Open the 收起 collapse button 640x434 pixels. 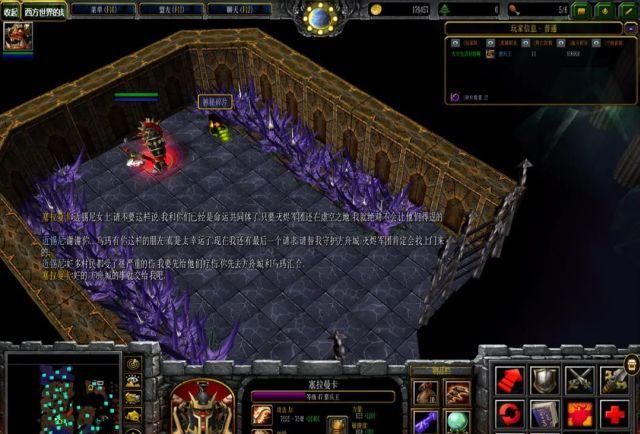(11, 11)
